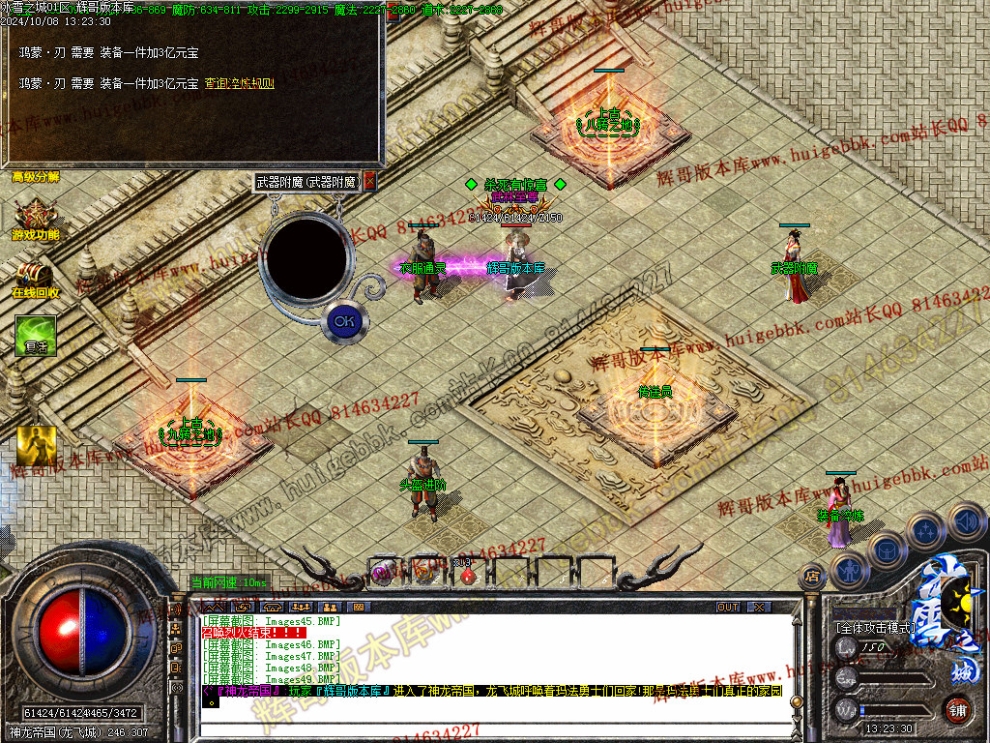The width and height of the screenshot is (990, 743).
Task: Click the OUT button above chat
Action: click(728, 607)
